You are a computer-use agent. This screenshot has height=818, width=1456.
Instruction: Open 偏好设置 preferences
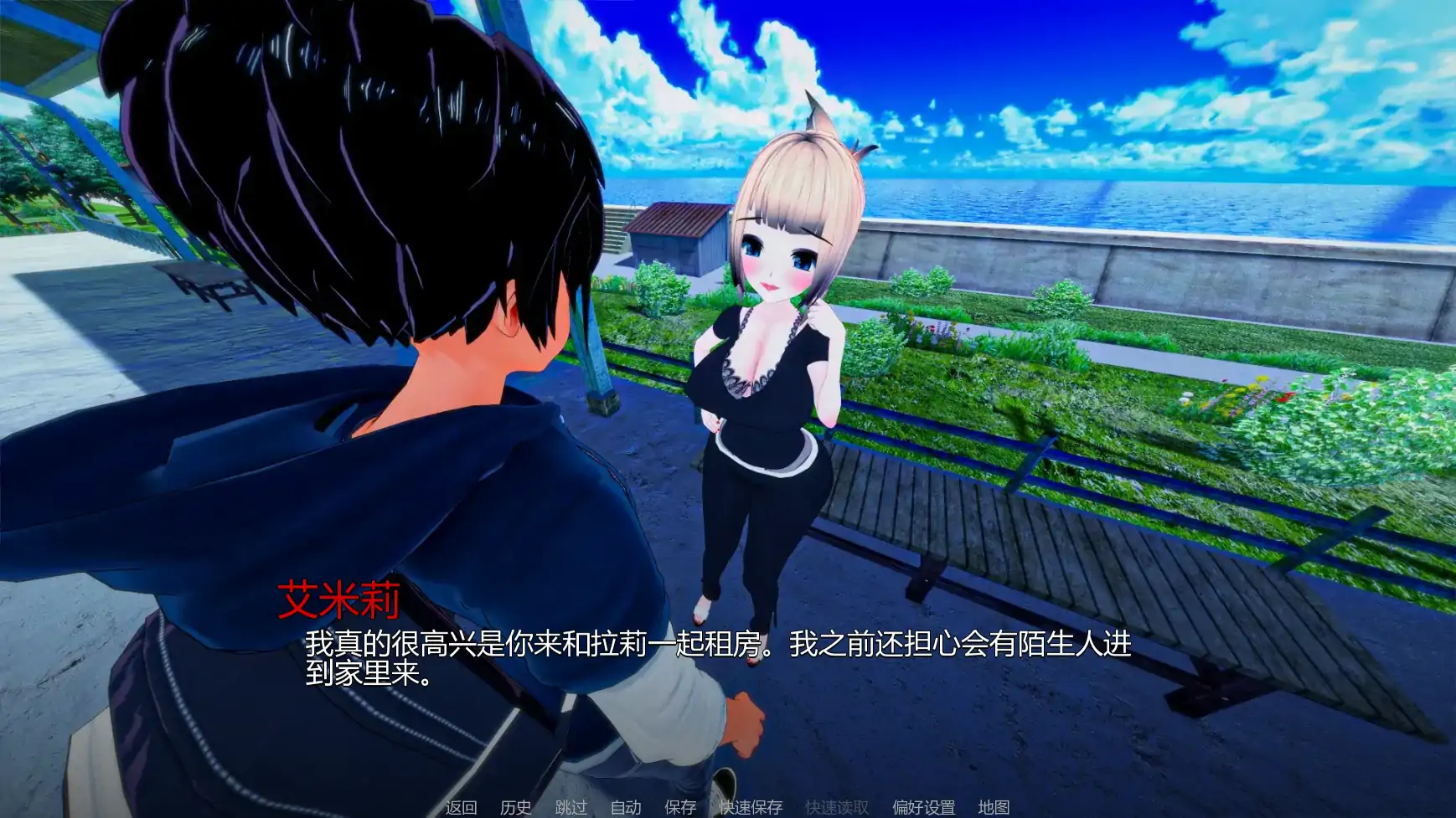(x=926, y=809)
